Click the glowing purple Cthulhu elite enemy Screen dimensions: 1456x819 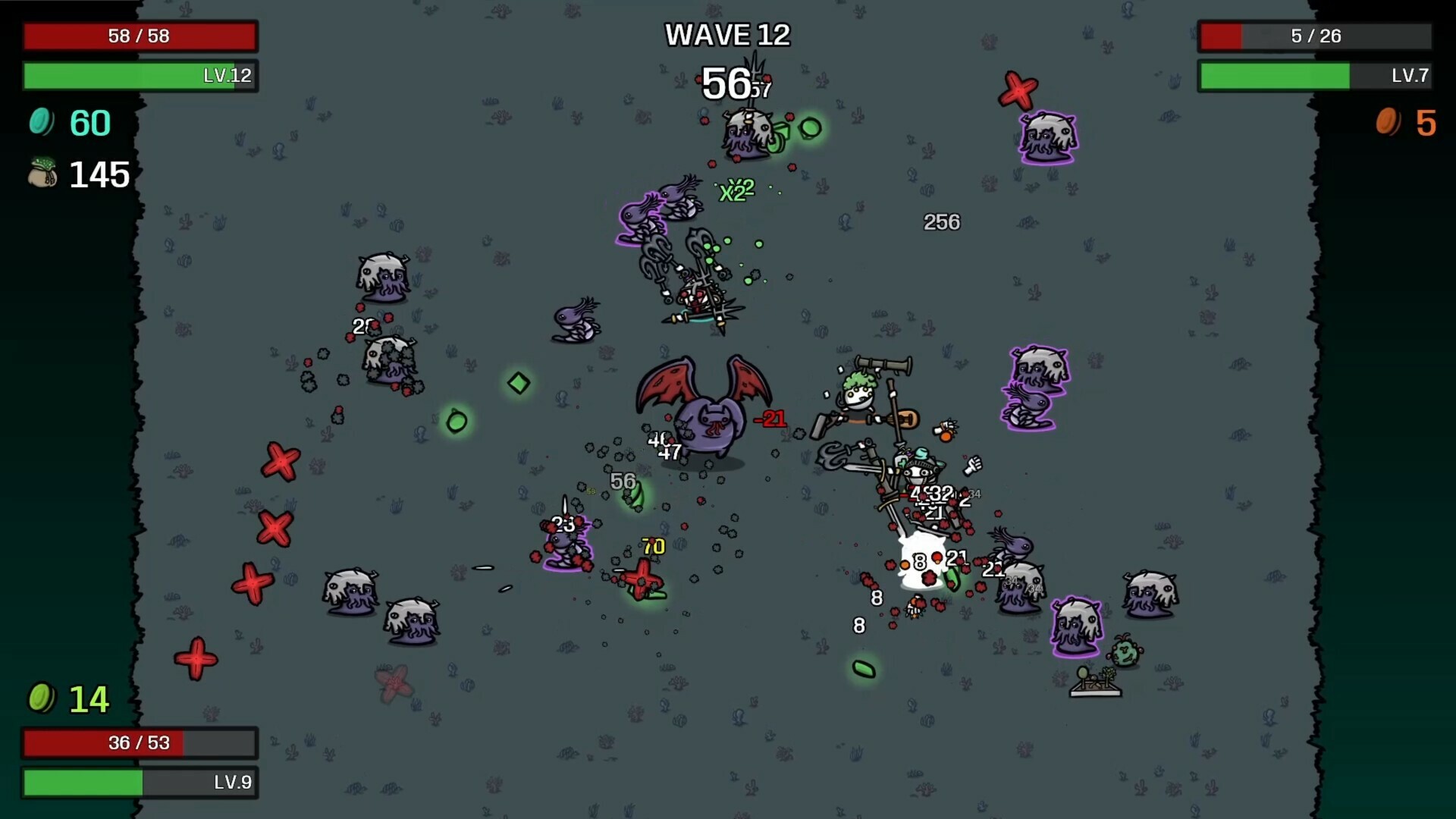tap(1046, 139)
